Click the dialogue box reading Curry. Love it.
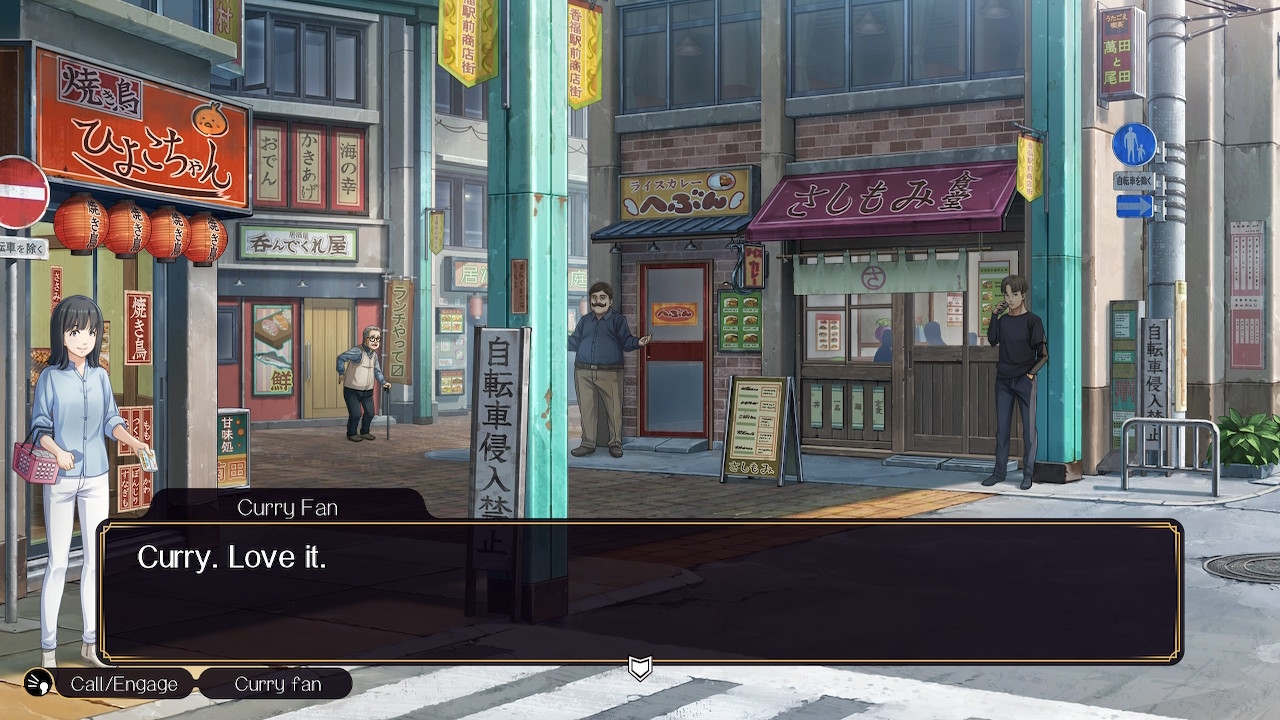This screenshot has height=720, width=1280. 640,590
